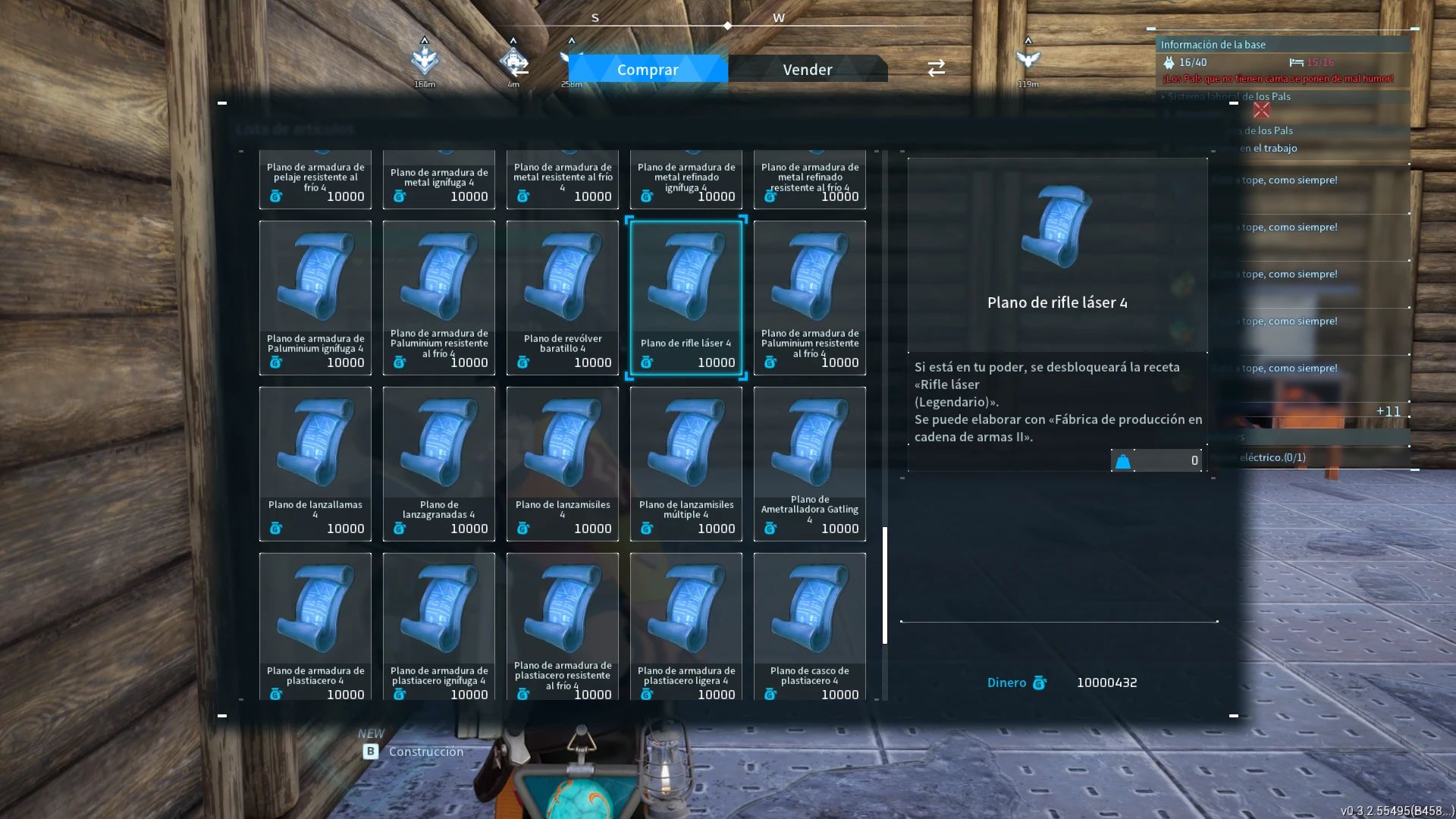
Task: Select Plano de lanzamisiles múltiple 4
Action: 686,463
